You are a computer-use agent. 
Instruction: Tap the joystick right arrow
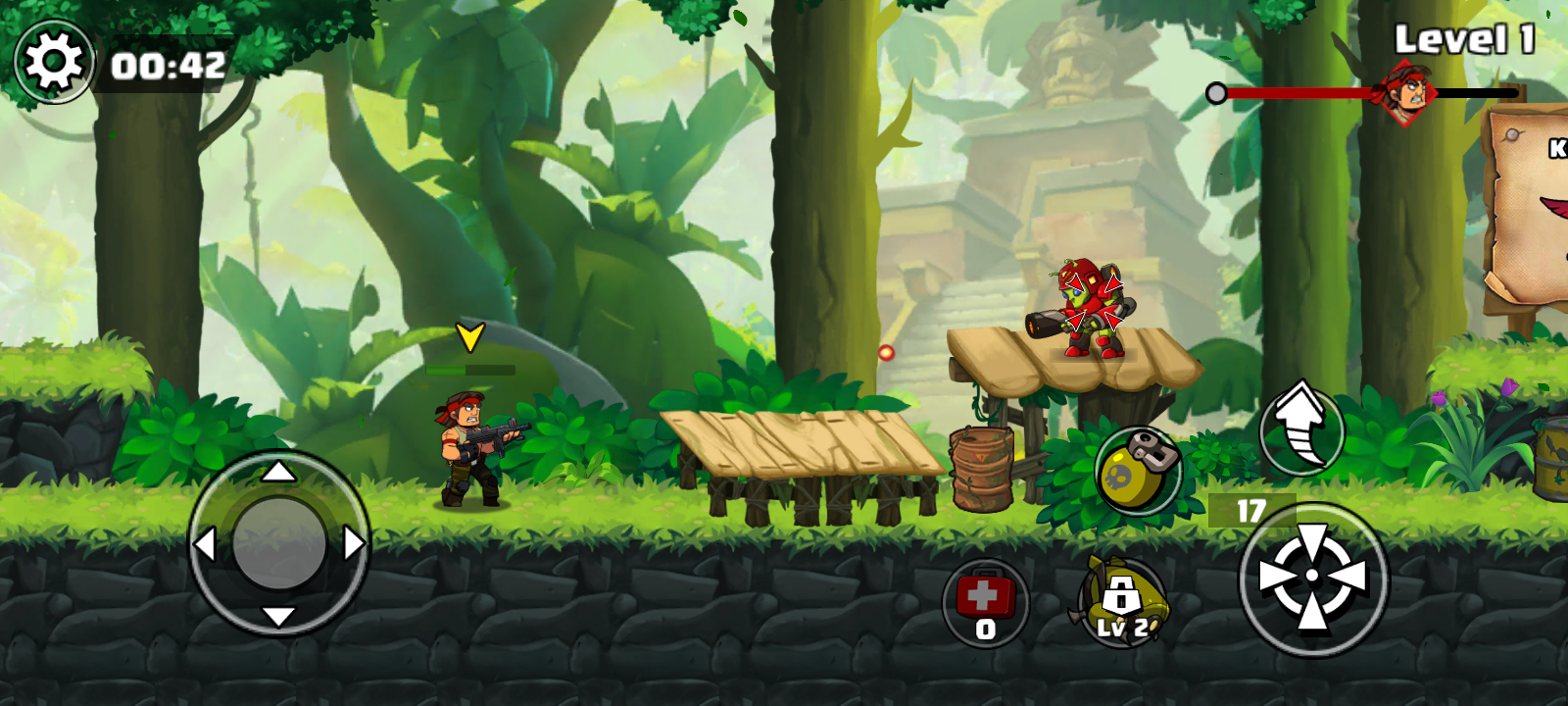(x=354, y=543)
